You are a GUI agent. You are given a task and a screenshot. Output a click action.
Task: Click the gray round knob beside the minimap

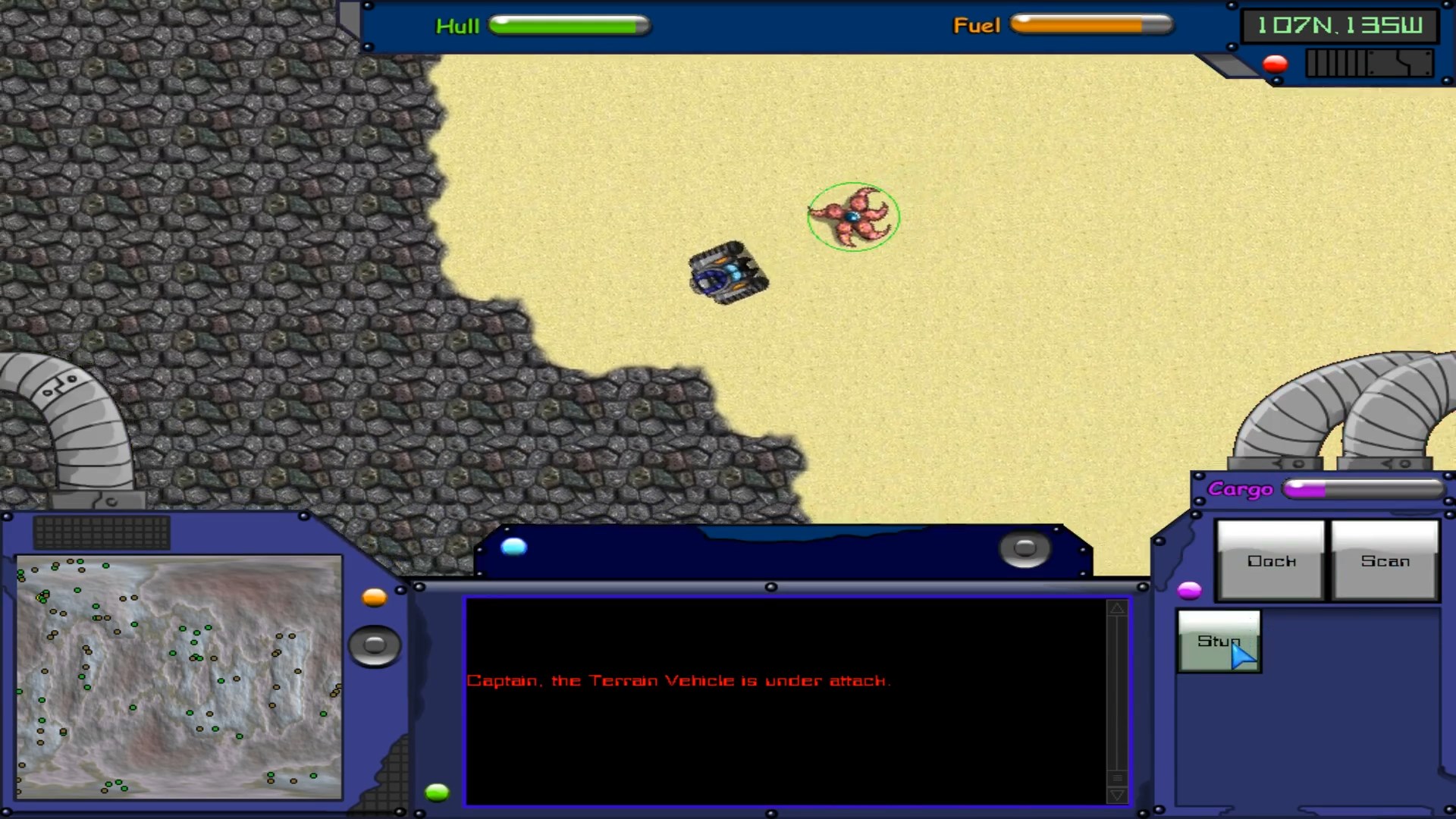click(x=375, y=645)
